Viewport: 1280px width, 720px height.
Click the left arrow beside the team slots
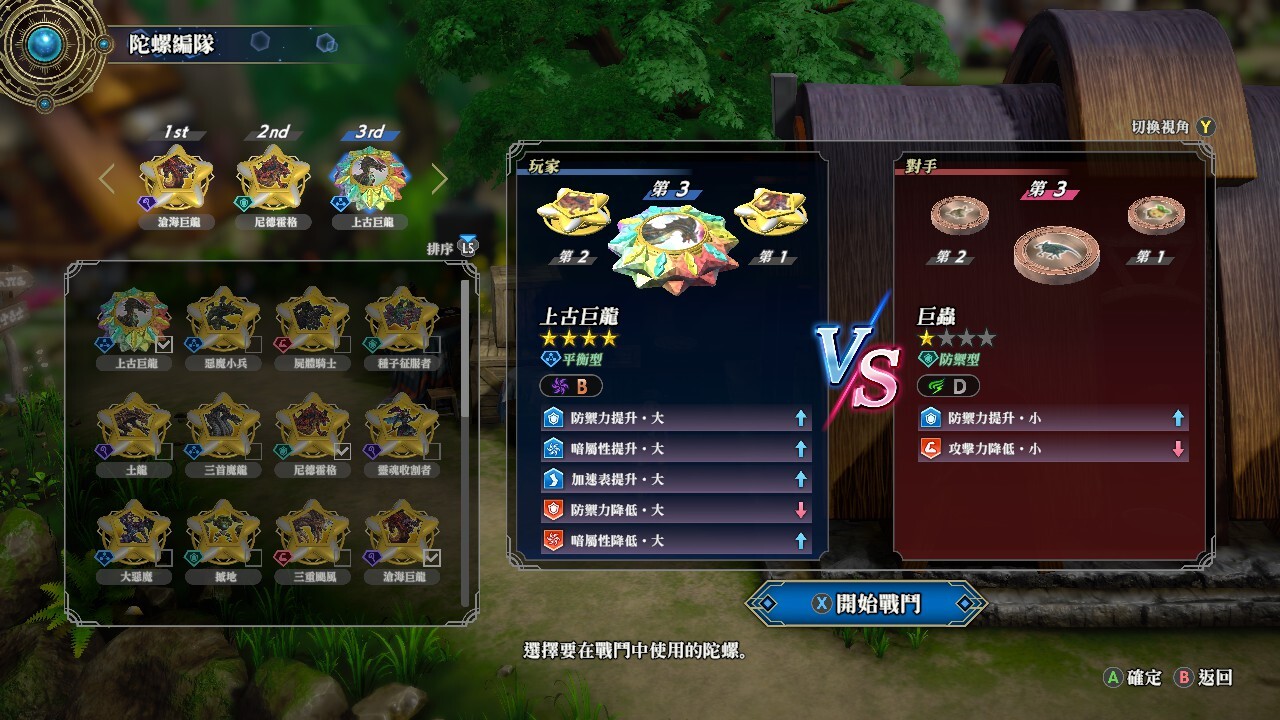(x=107, y=179)
